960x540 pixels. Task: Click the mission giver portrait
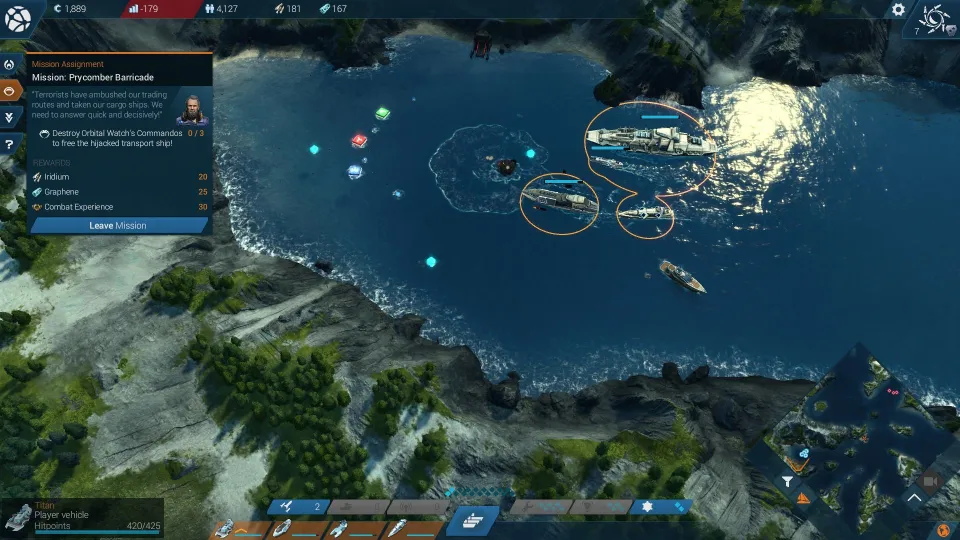click(x=190, y=108)
